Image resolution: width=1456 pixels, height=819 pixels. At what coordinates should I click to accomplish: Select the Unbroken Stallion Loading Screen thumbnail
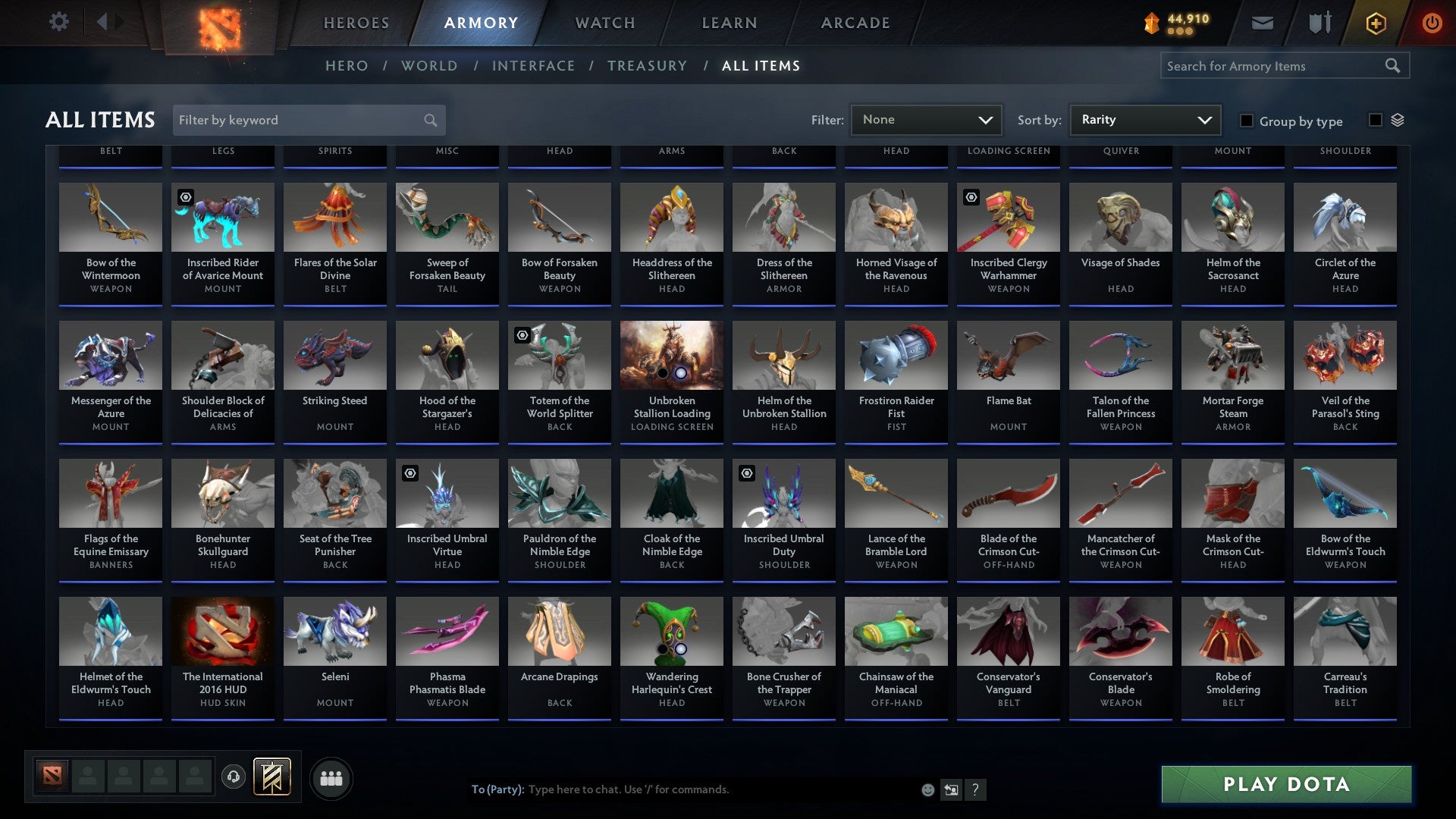[x=671, y=355]
